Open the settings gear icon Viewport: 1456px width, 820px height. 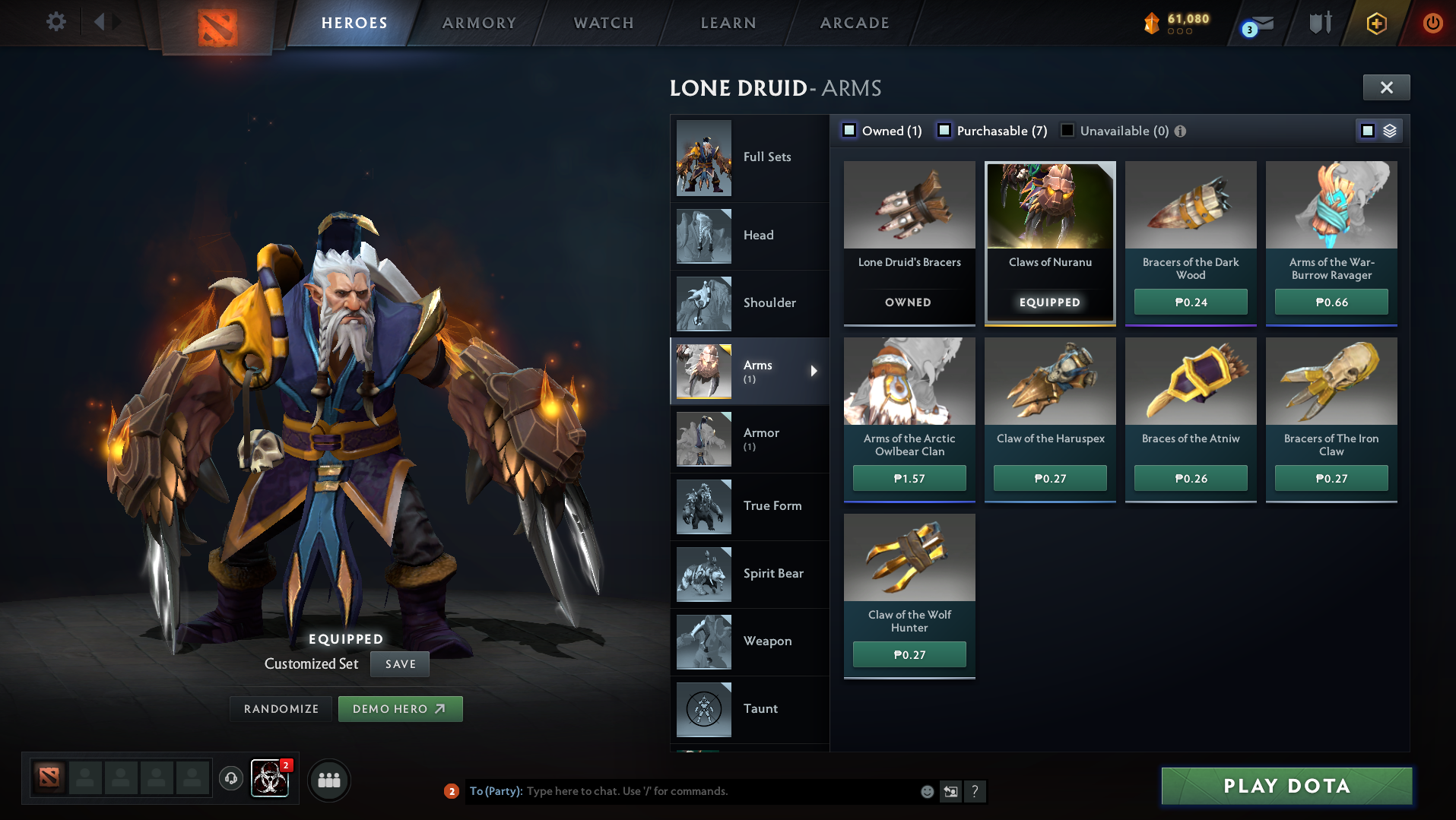point(54,22)
